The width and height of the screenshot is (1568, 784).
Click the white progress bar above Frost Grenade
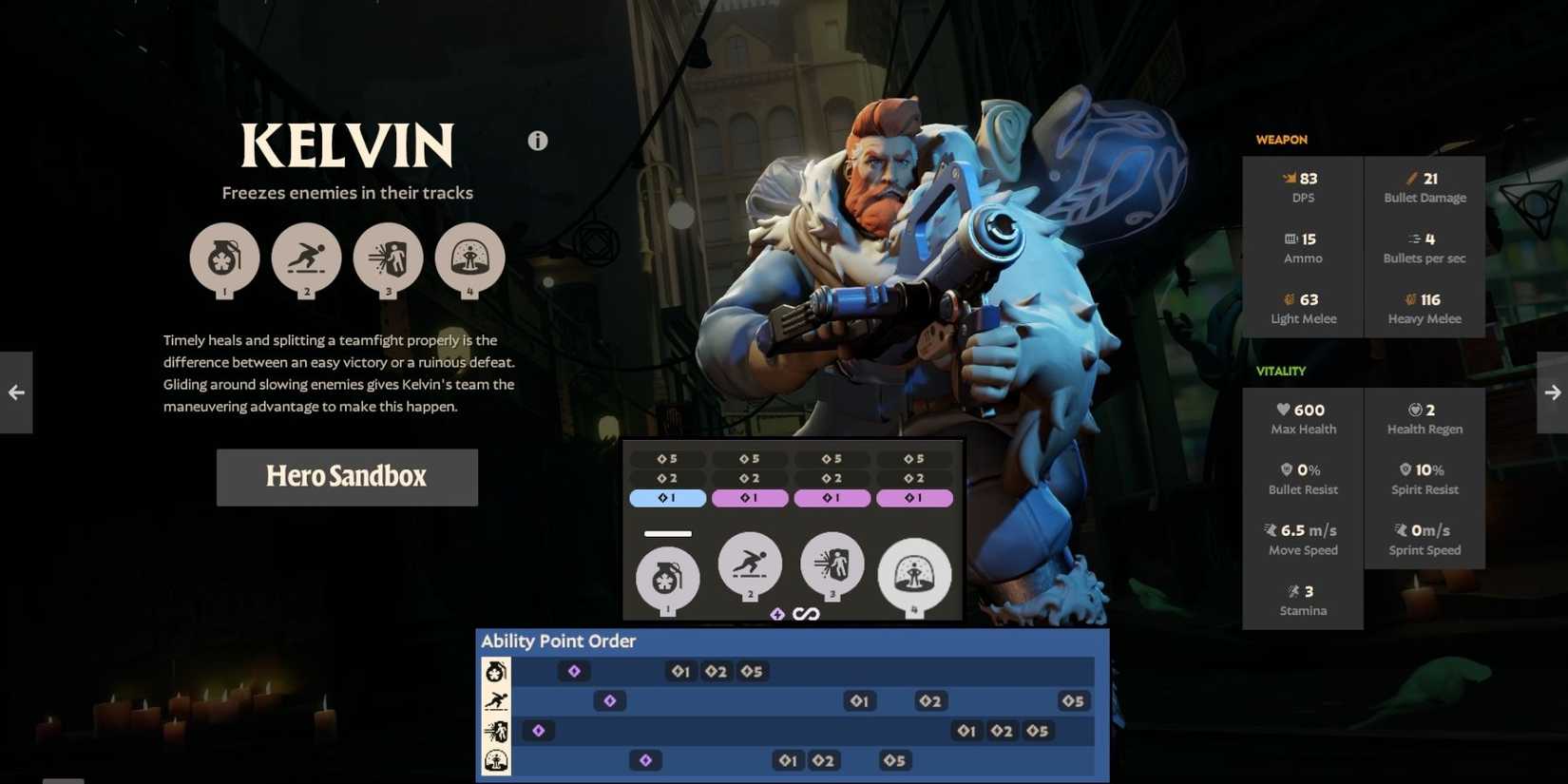[667, 533]
